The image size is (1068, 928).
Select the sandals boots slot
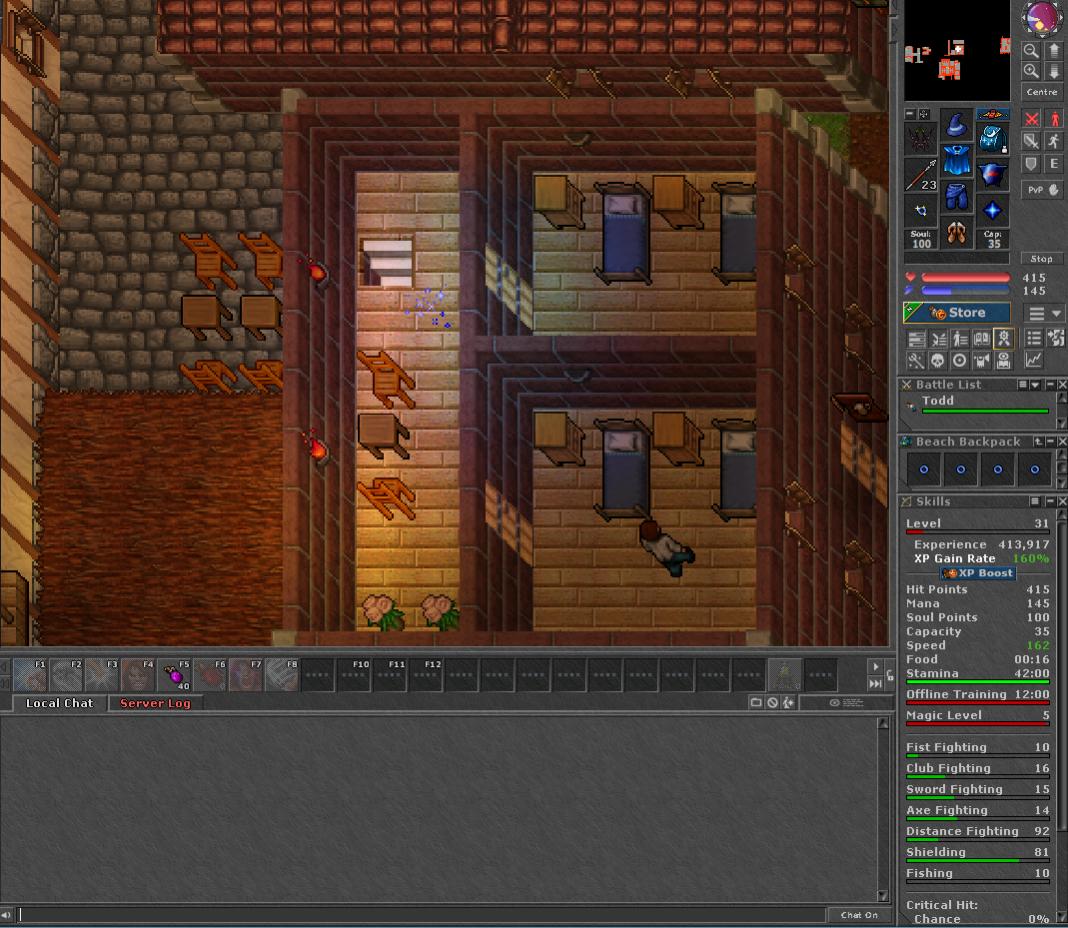click(957, 233)
